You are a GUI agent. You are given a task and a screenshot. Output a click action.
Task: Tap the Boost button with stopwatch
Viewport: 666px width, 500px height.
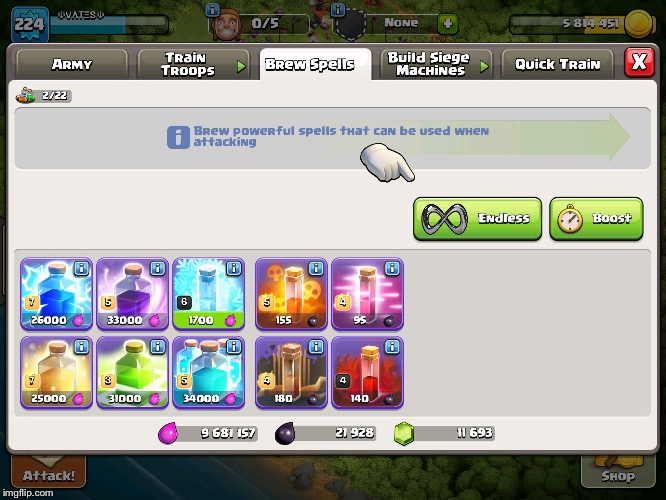[x=601, y=219]
